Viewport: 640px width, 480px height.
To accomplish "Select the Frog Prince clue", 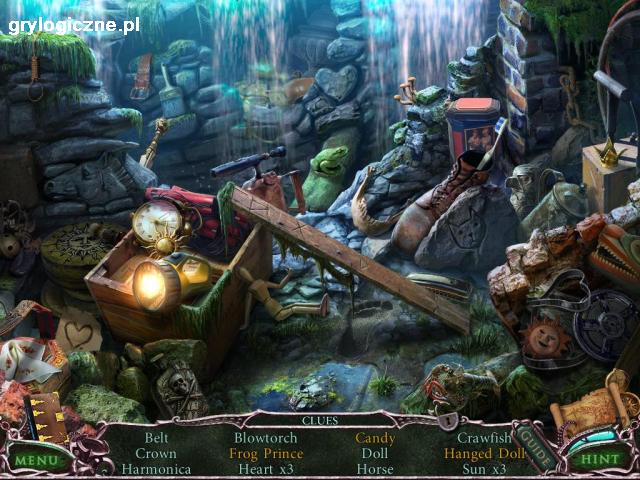I will point(266,453).
